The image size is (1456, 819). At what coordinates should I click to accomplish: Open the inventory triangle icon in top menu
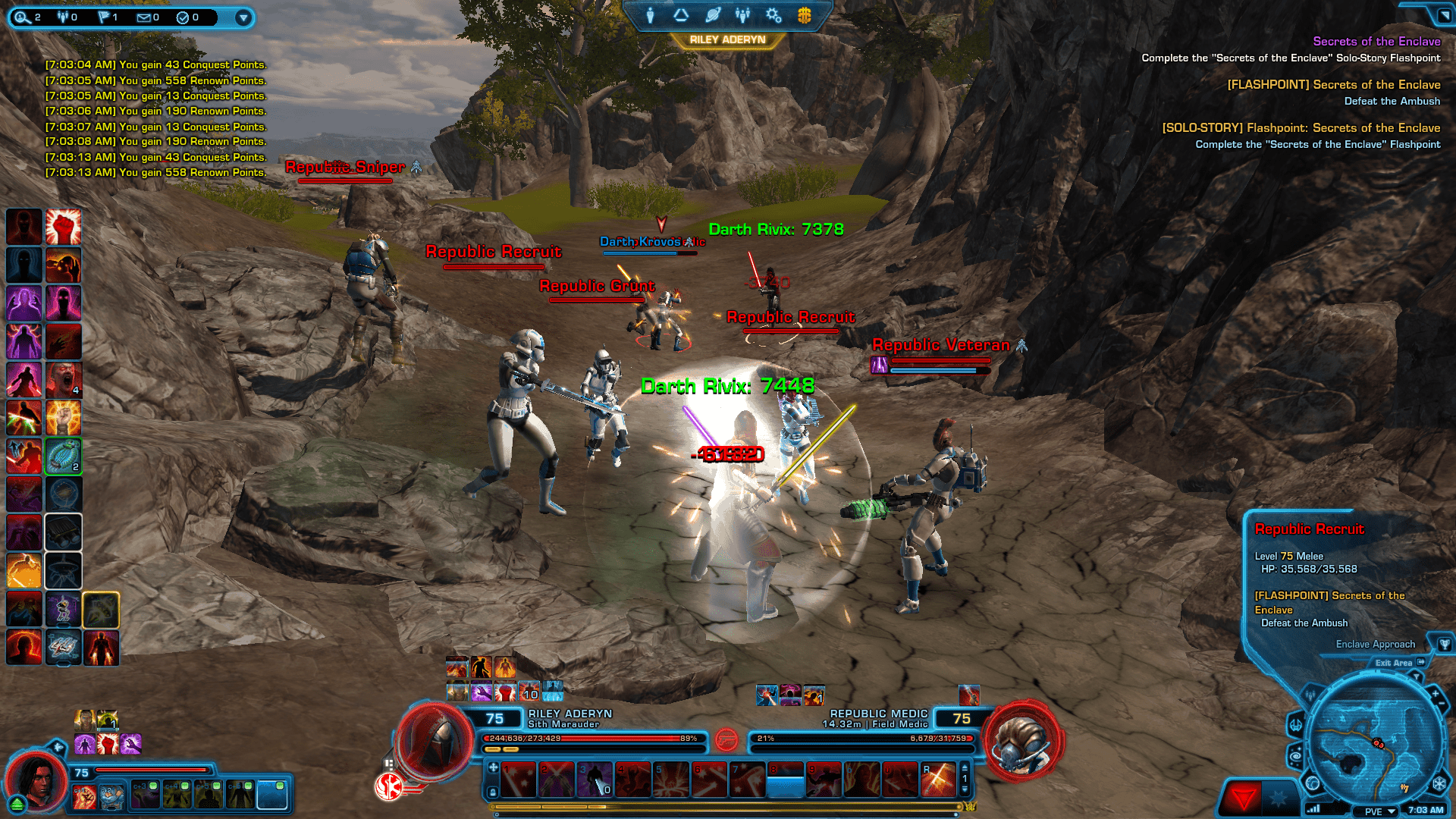(680, 15)
